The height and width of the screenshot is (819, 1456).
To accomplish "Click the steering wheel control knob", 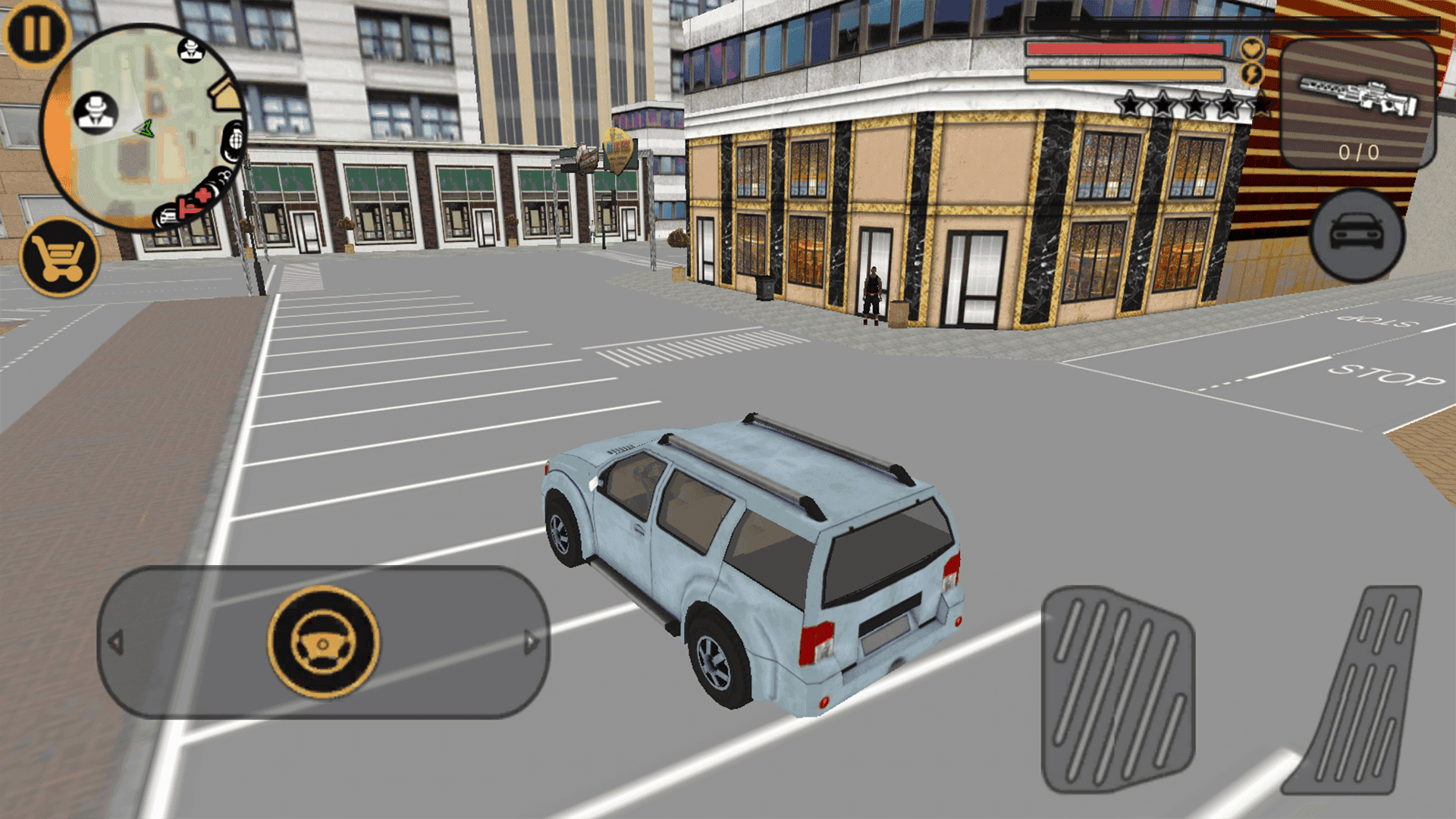I will point(324,642).
